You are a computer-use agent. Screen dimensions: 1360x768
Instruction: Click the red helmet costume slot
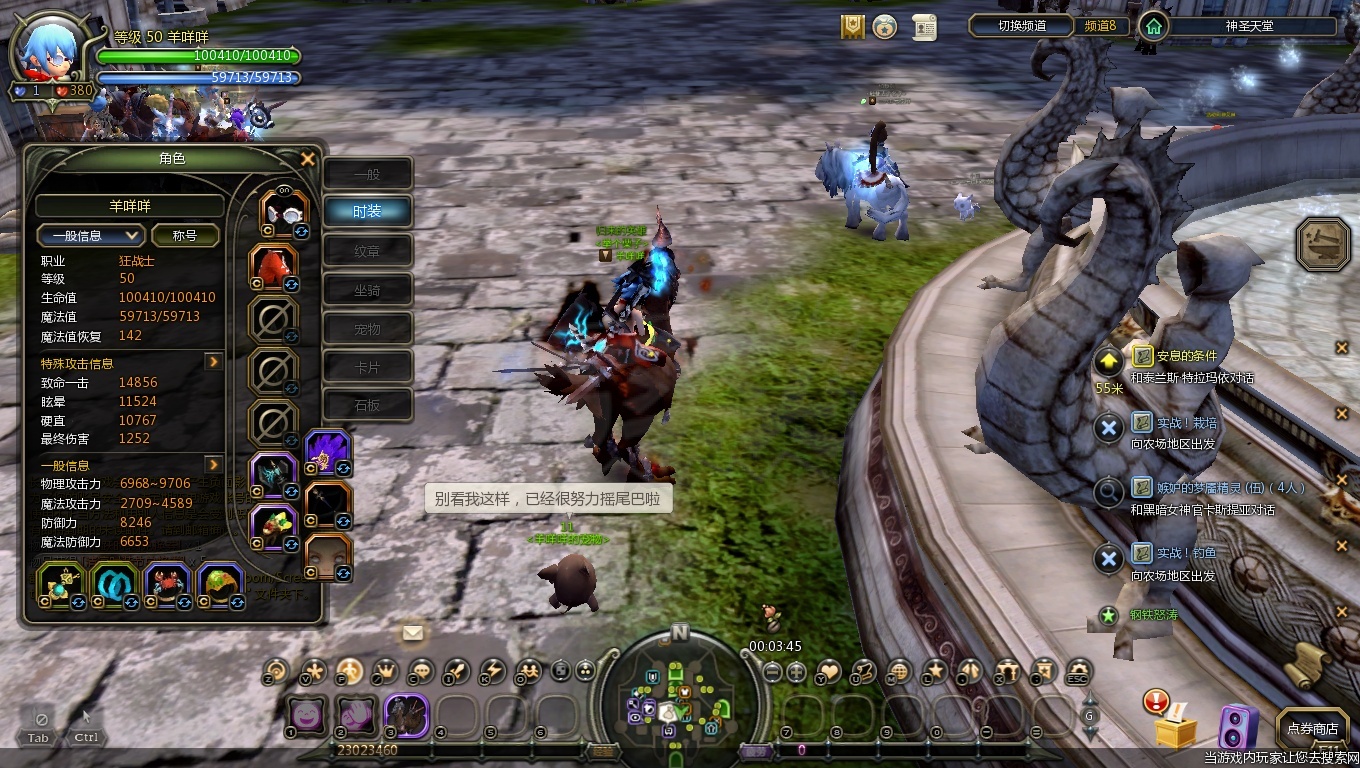click(x=272, y=266)
